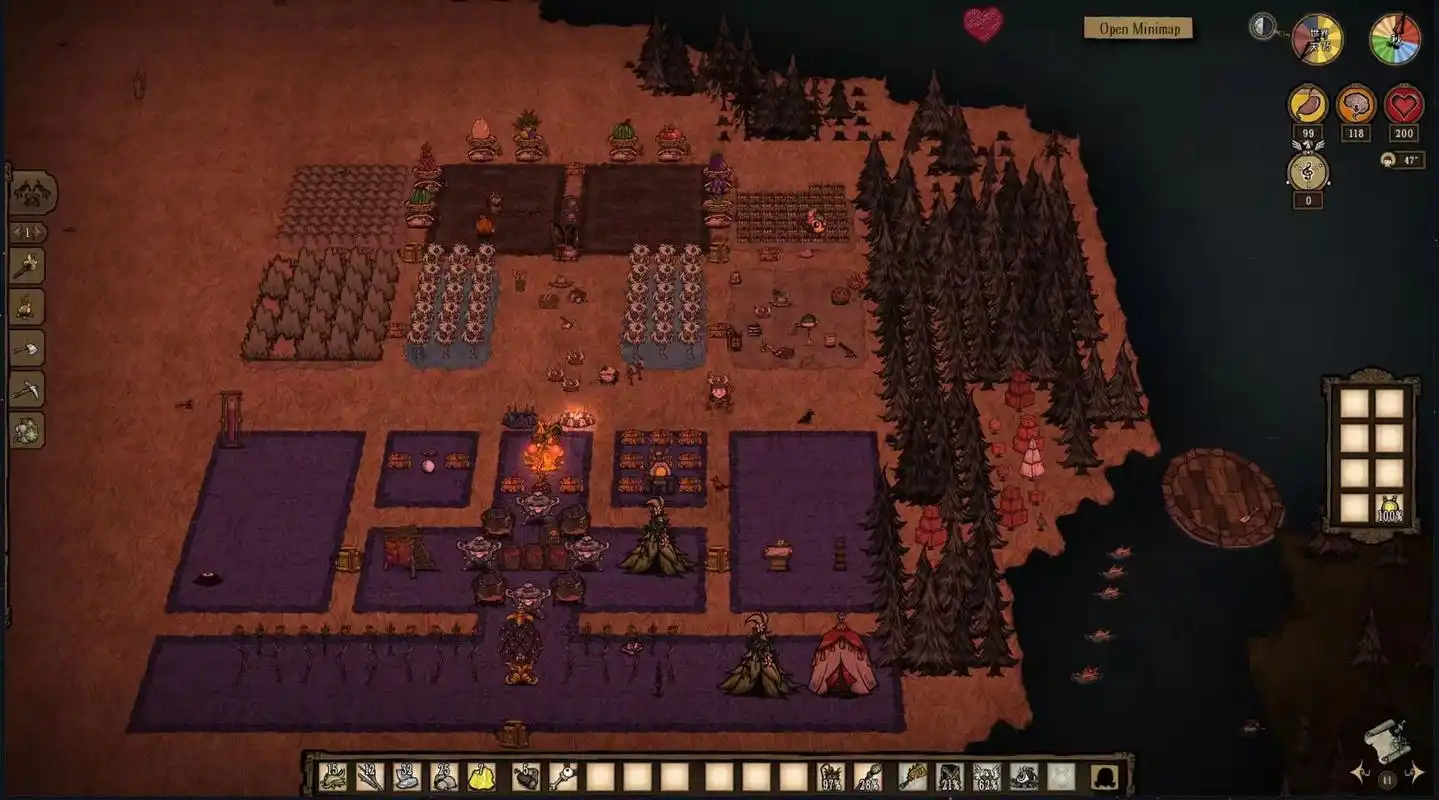Pick up the flint stack of 32
1439x800 pixels.
click(407, 776)
